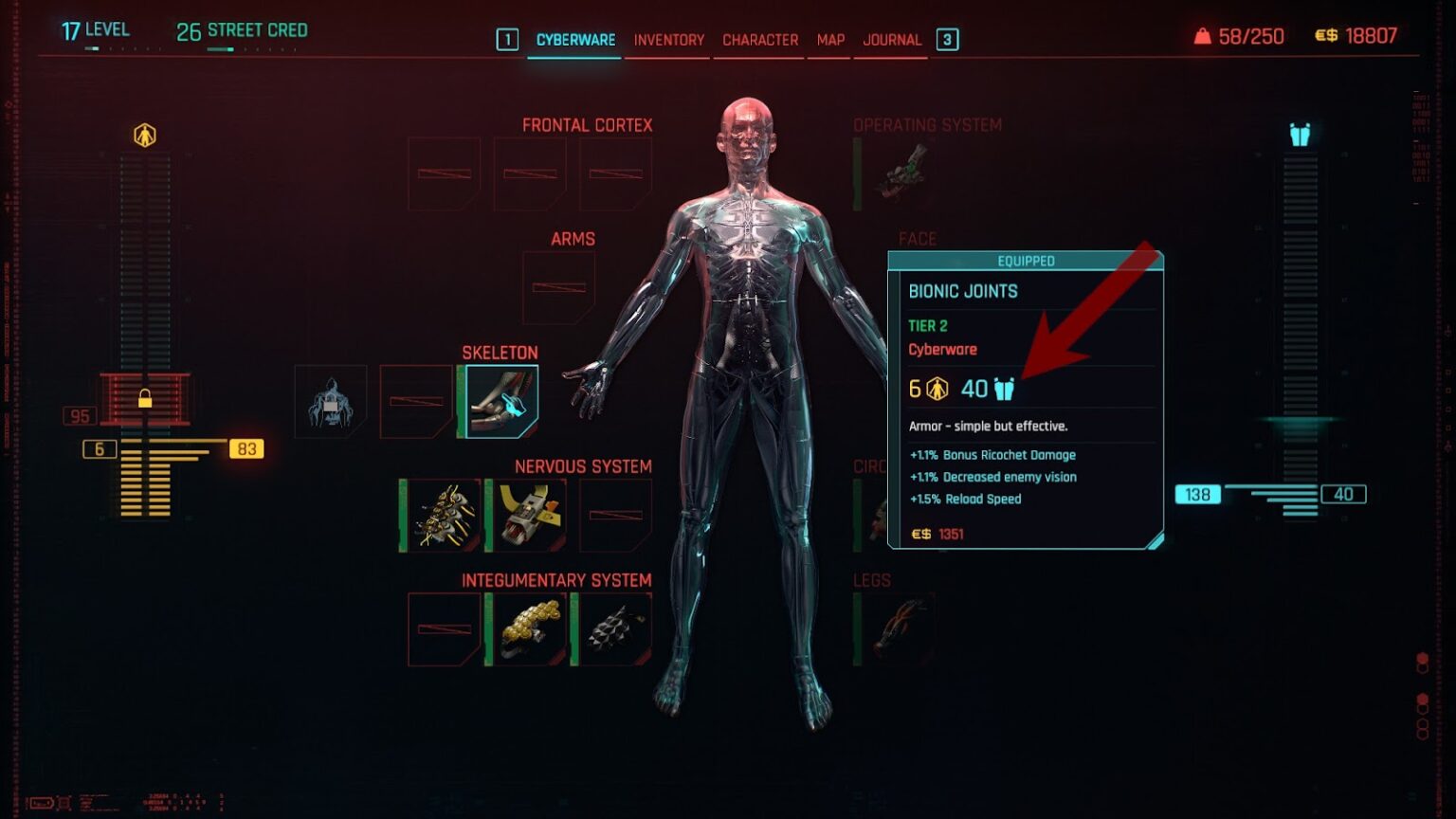Select the yellow Integumentary System implant
1456x819 pixels.
pyautogui.click(x=527, y=628)
